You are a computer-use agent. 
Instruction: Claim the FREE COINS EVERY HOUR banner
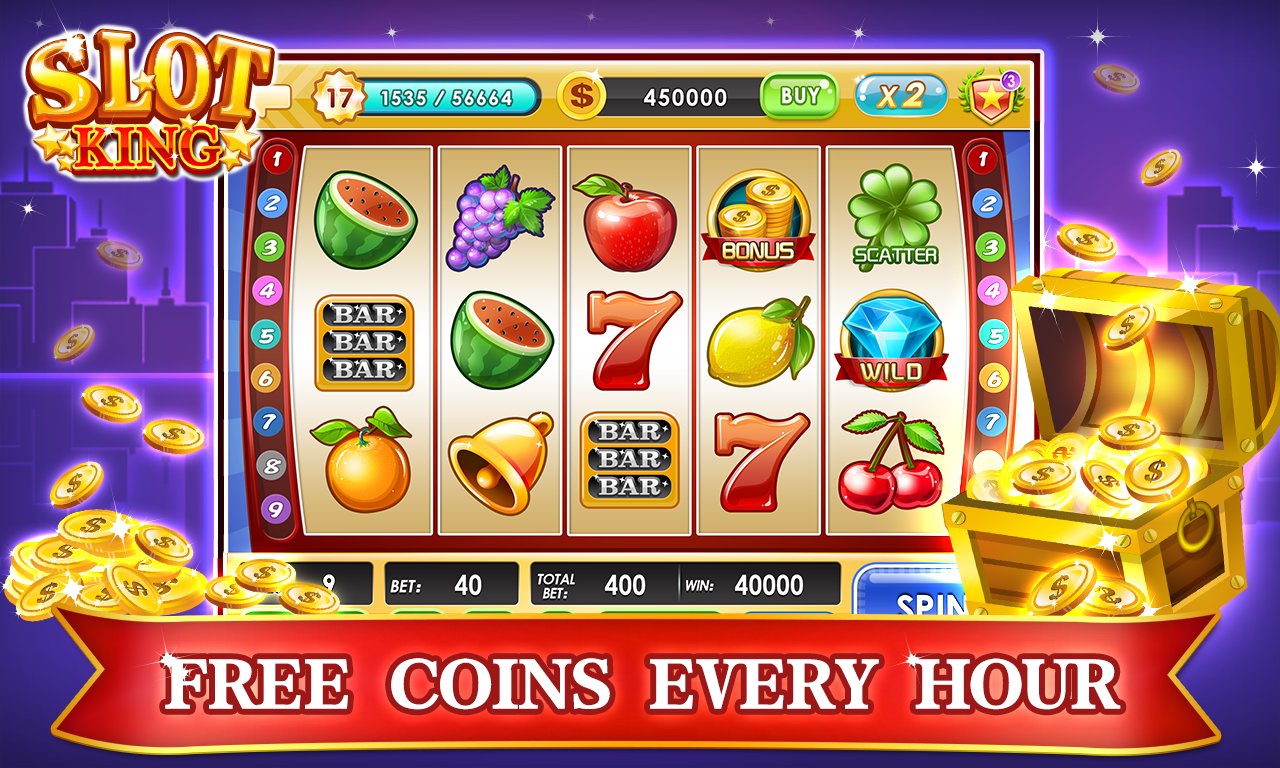tap(640, 682)
